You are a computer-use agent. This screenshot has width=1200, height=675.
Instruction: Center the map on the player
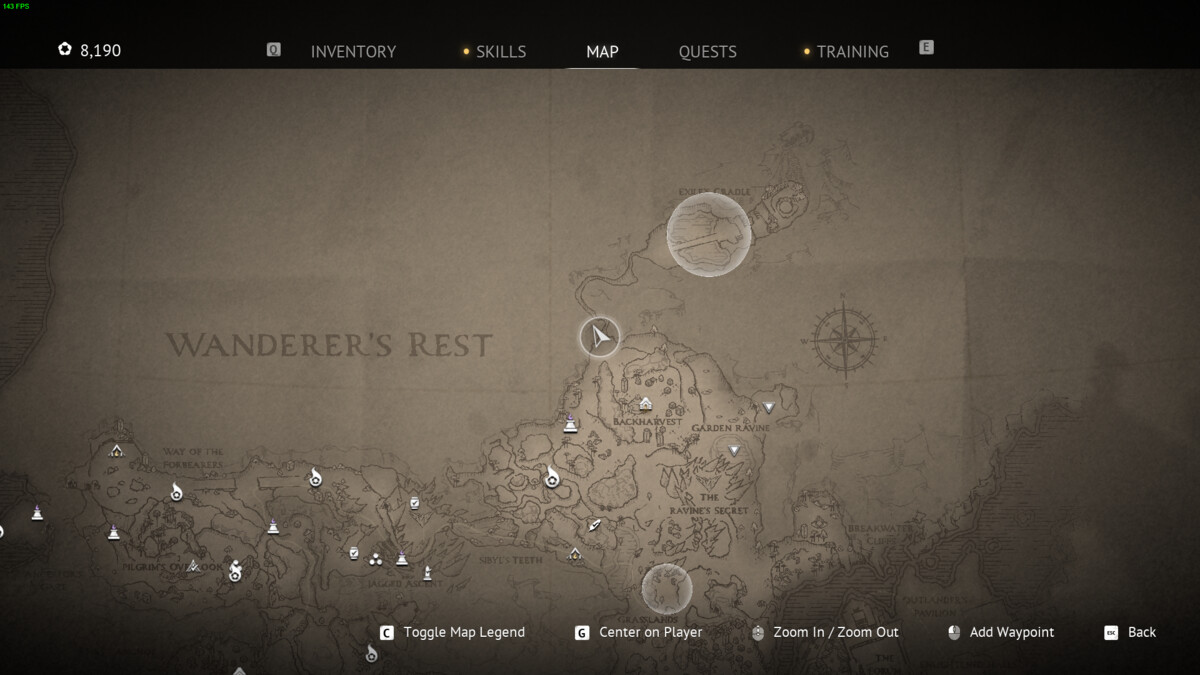tap(650, 632)
